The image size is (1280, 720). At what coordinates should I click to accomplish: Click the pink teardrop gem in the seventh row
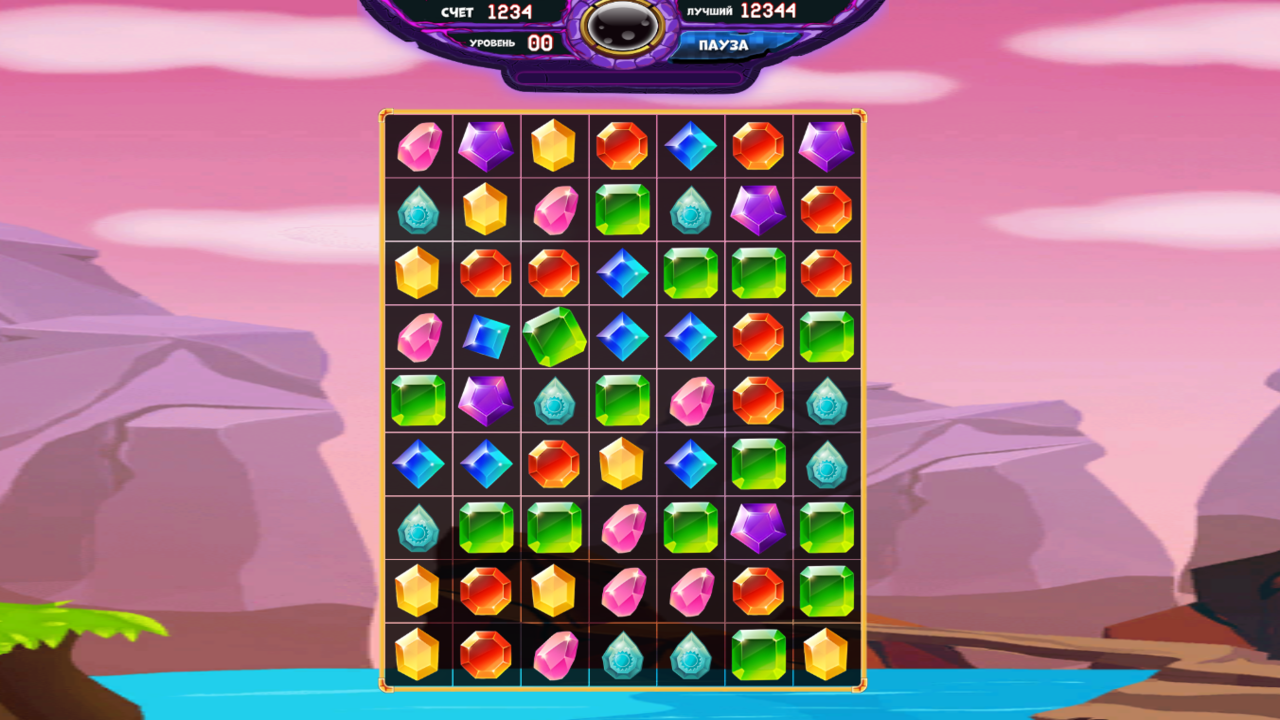[622, 528]
